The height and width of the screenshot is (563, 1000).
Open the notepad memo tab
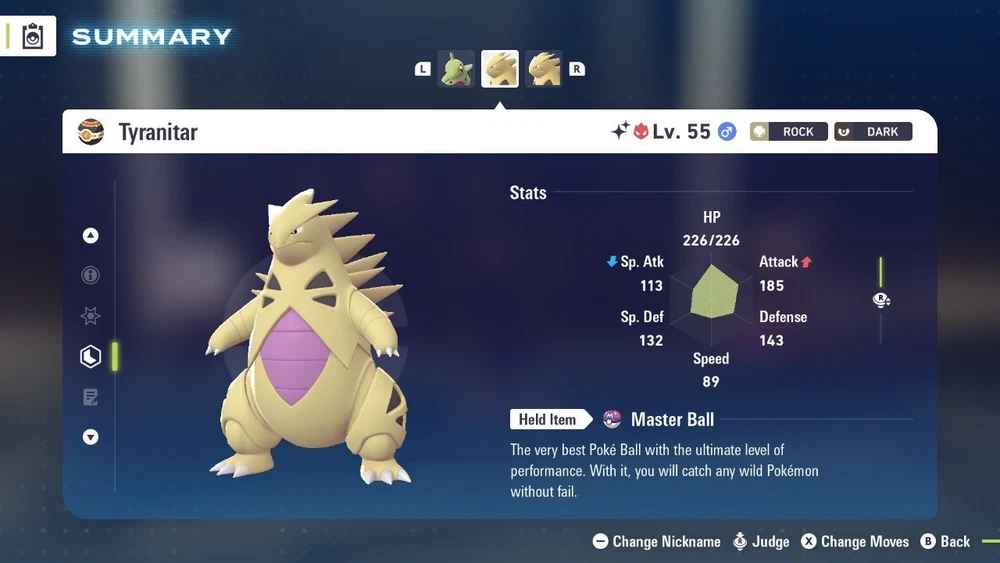pos(91,397)
